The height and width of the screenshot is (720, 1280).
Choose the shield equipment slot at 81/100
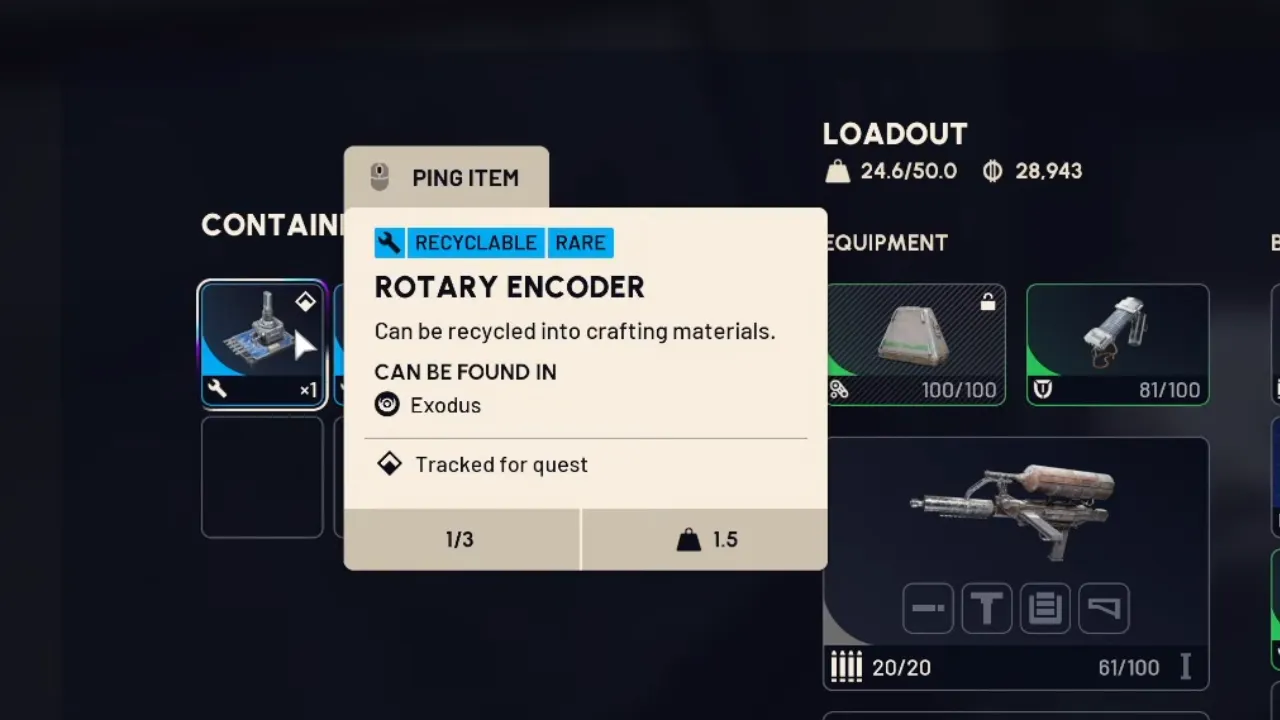click(x=1117, y=344)
